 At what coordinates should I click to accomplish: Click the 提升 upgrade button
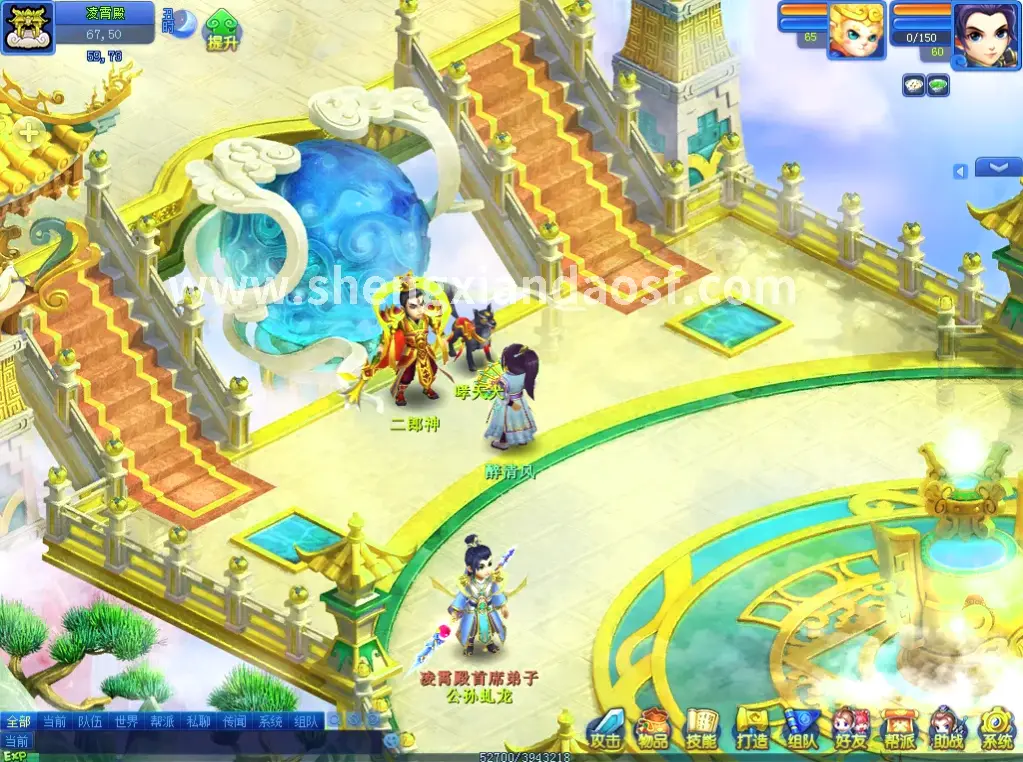[222, 32]
